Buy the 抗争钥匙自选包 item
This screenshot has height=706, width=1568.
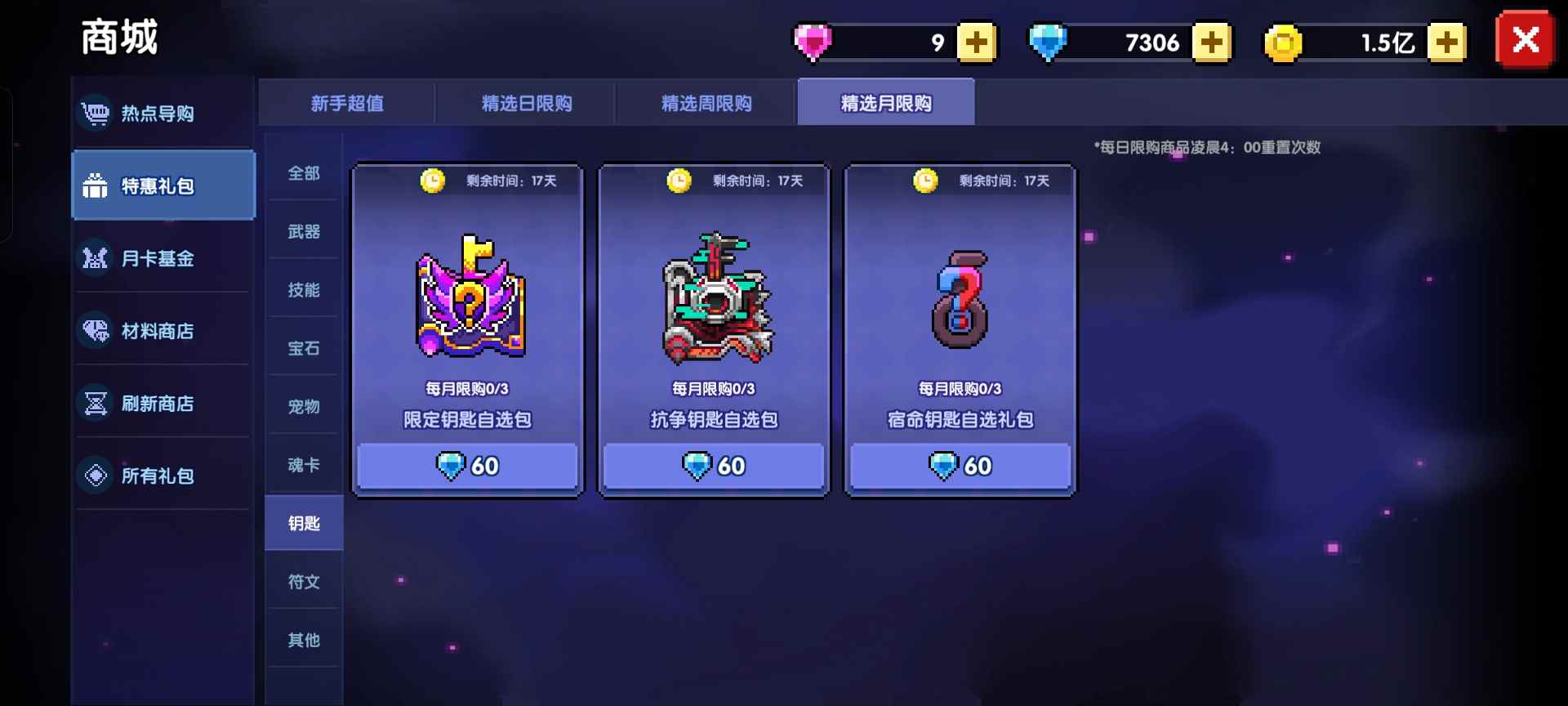coord(713,466)
